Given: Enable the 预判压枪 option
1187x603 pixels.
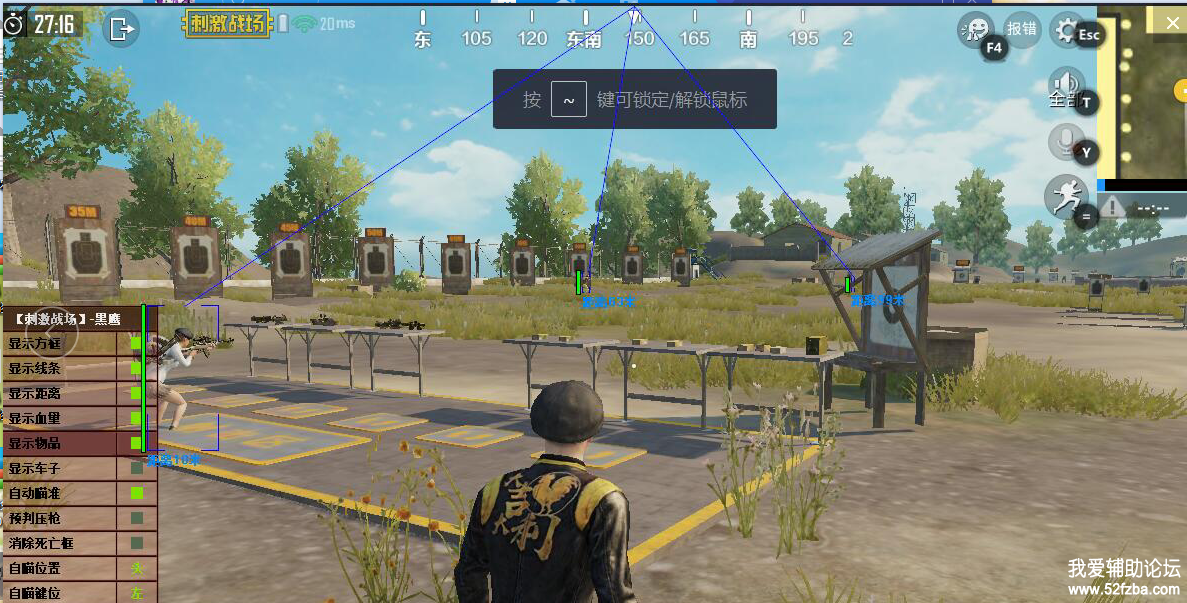Looking at the screenshot, I should [136, 518].
